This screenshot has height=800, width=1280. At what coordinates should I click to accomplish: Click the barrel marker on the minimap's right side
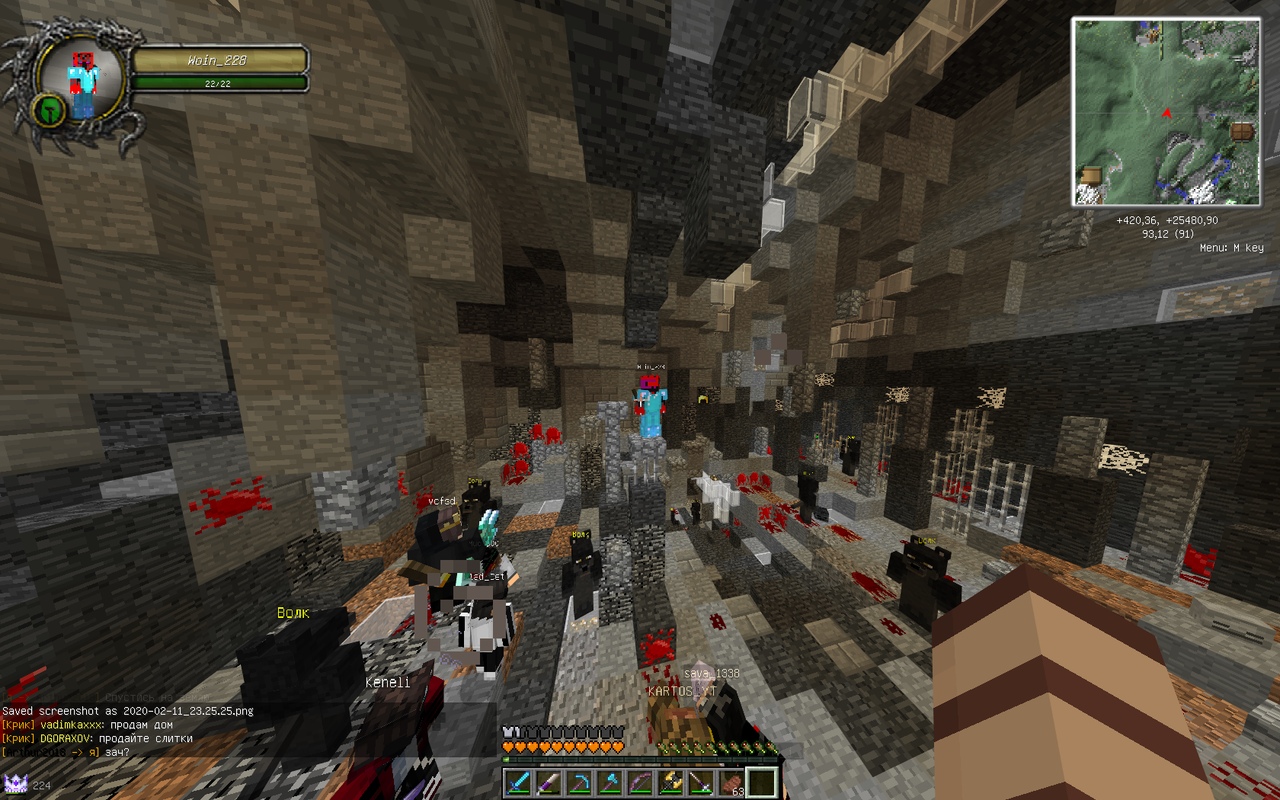pos(1242,132)
